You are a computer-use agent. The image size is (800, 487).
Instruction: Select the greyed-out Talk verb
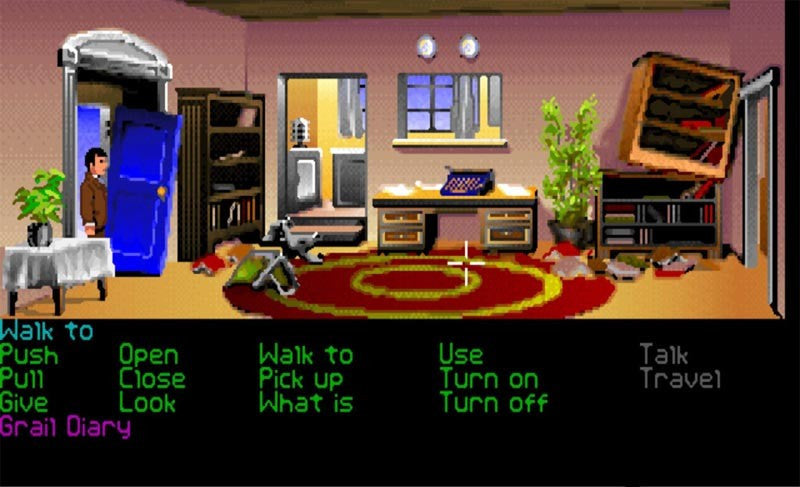click(664, 355)
